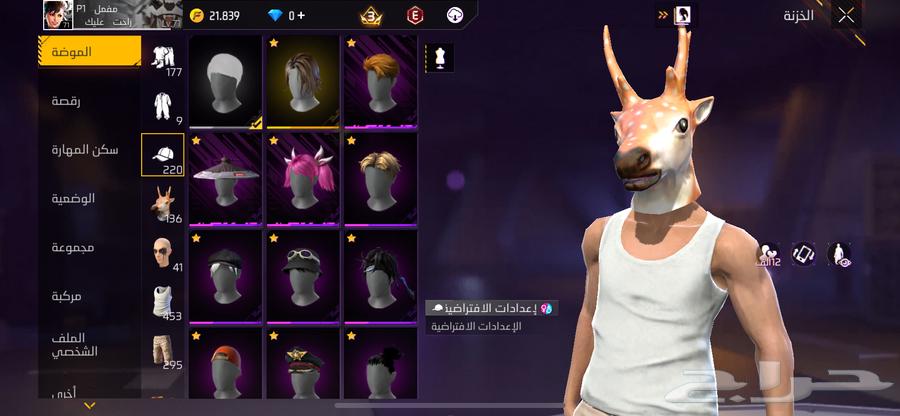
Task: Open the الموضة fashion tab
Action: [90, 51]
